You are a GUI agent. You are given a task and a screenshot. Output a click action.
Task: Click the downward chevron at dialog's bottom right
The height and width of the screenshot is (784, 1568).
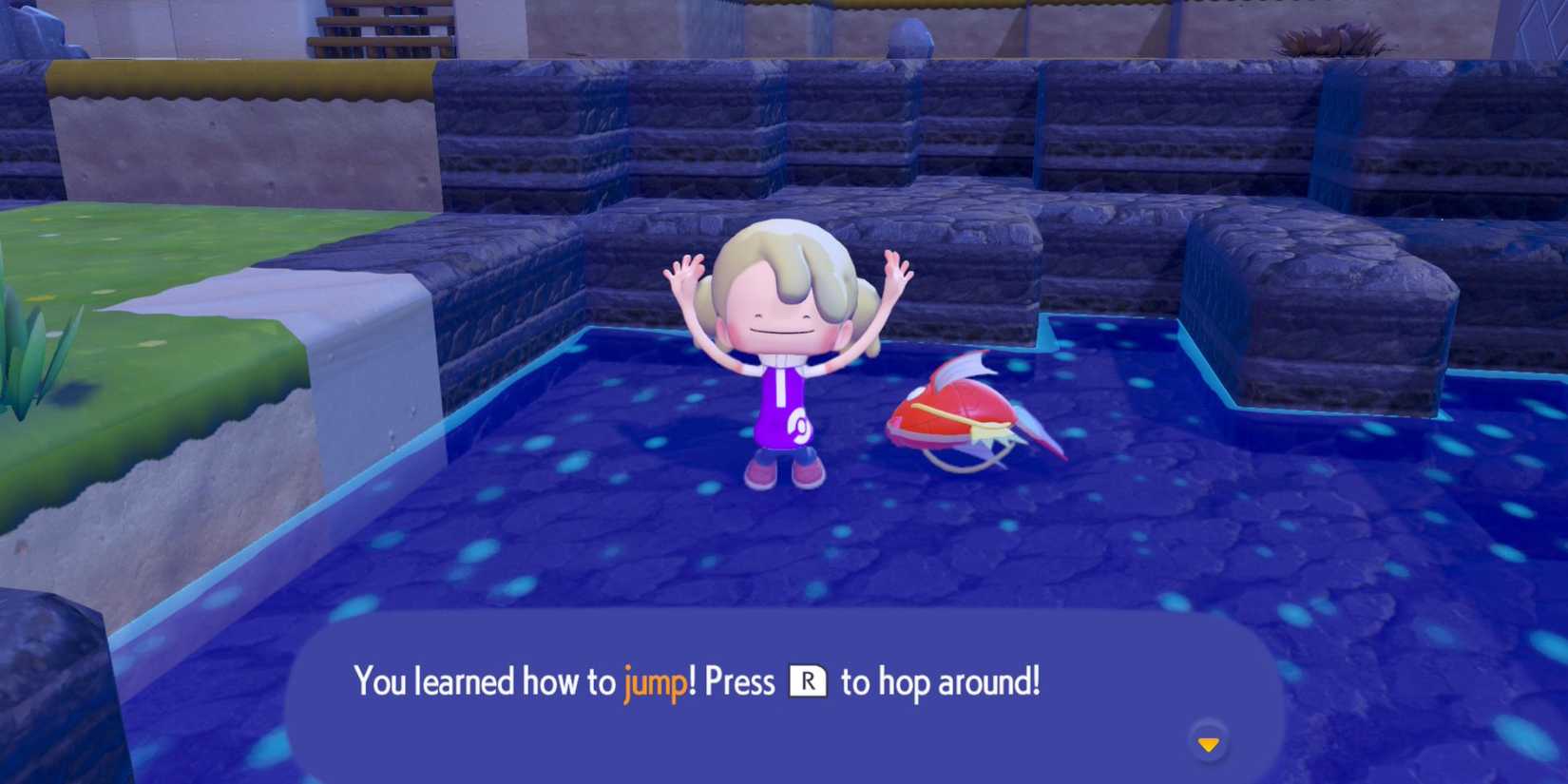tap(1209, 745)
